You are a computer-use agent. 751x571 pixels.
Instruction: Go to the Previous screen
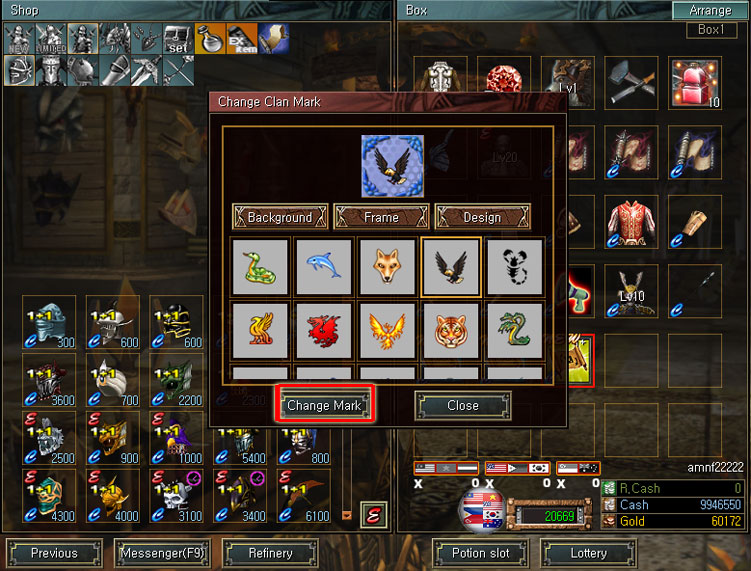tap(54, 552)
